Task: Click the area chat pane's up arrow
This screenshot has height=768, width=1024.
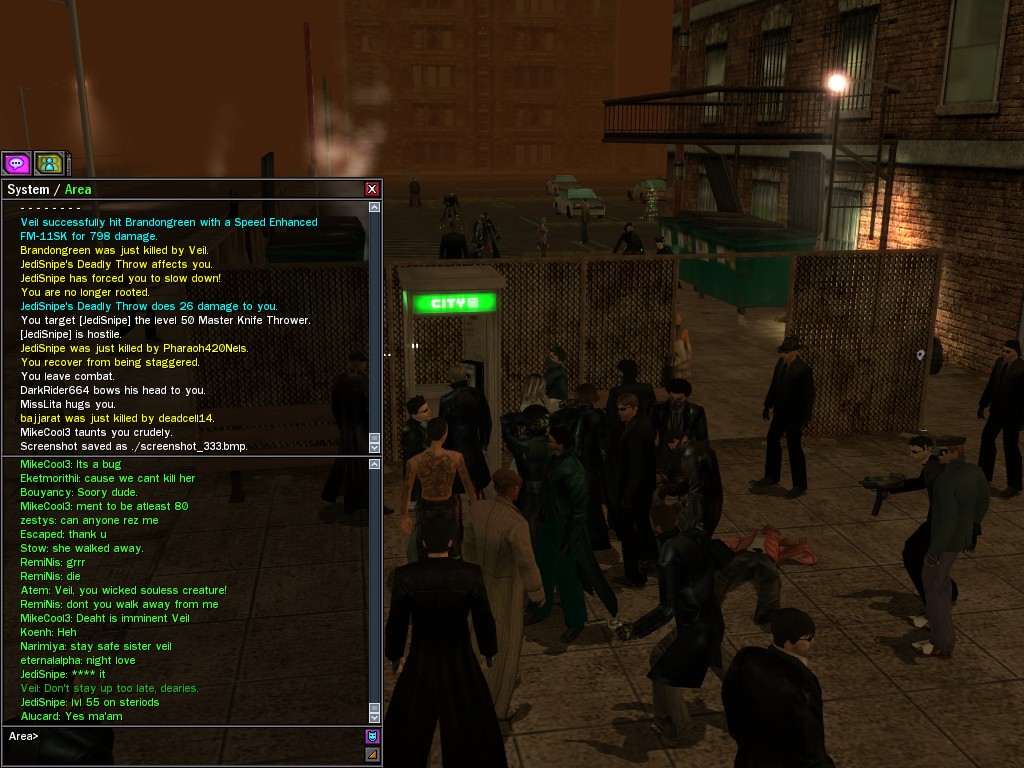Action: [375, 464]
